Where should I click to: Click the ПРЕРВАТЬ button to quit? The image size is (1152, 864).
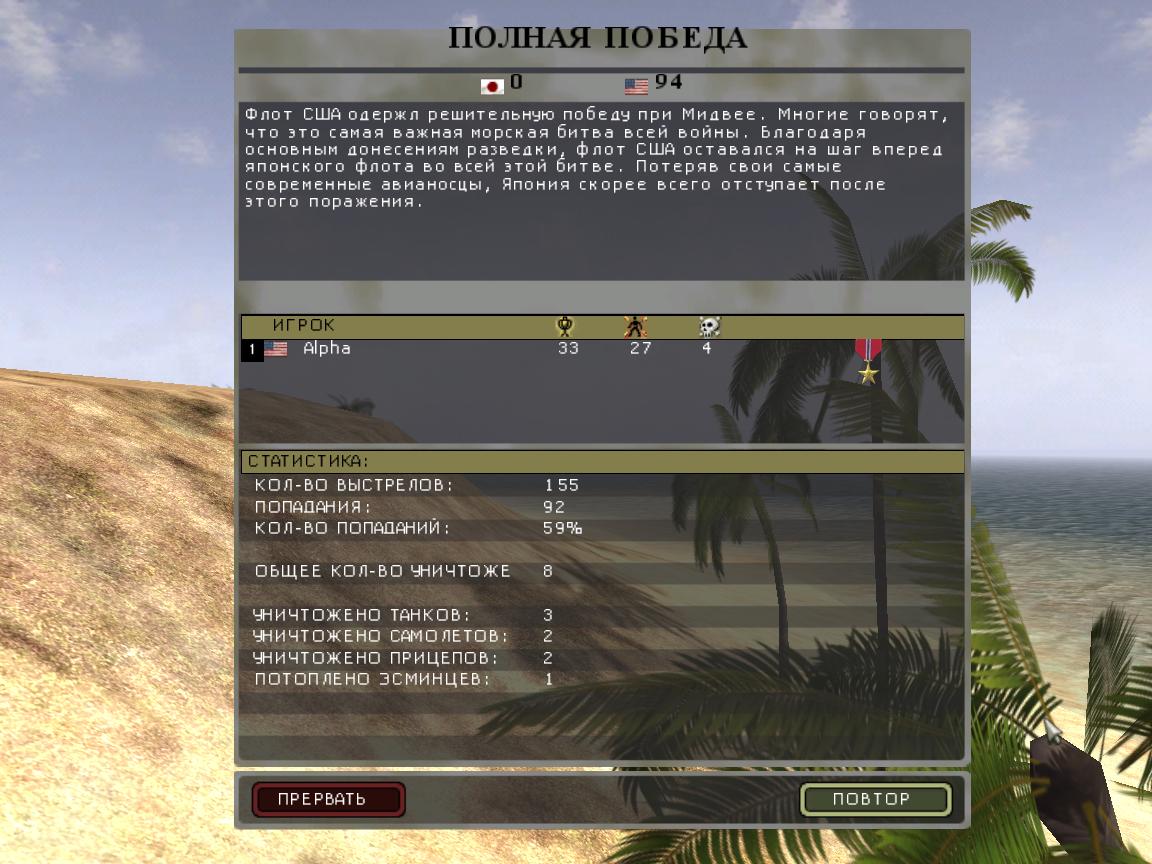pyautogui.click(x=328, y=799)
